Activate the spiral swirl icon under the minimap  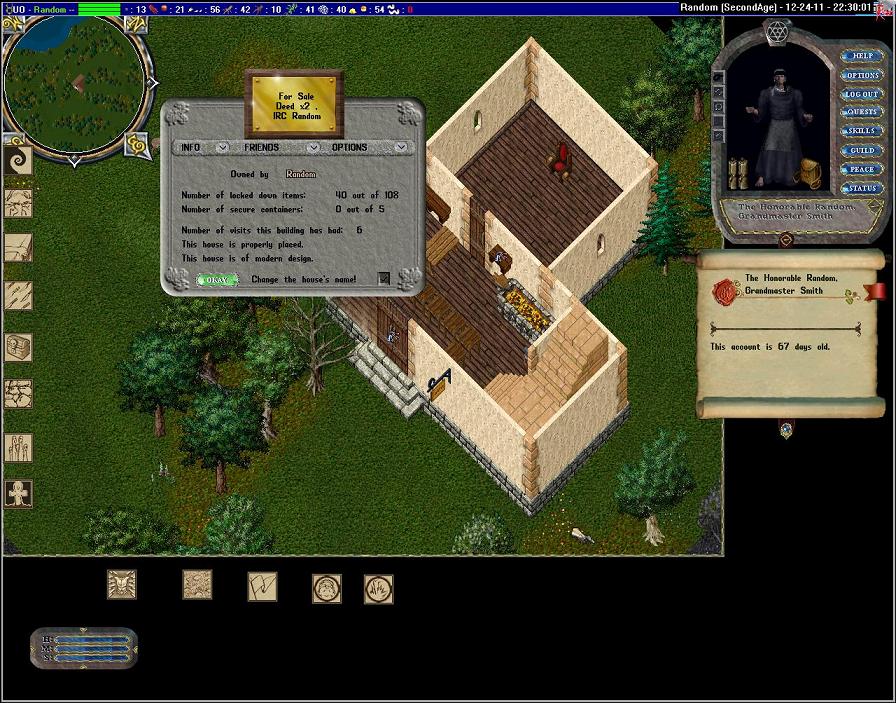pyautogui.click(x=18, y=160)
